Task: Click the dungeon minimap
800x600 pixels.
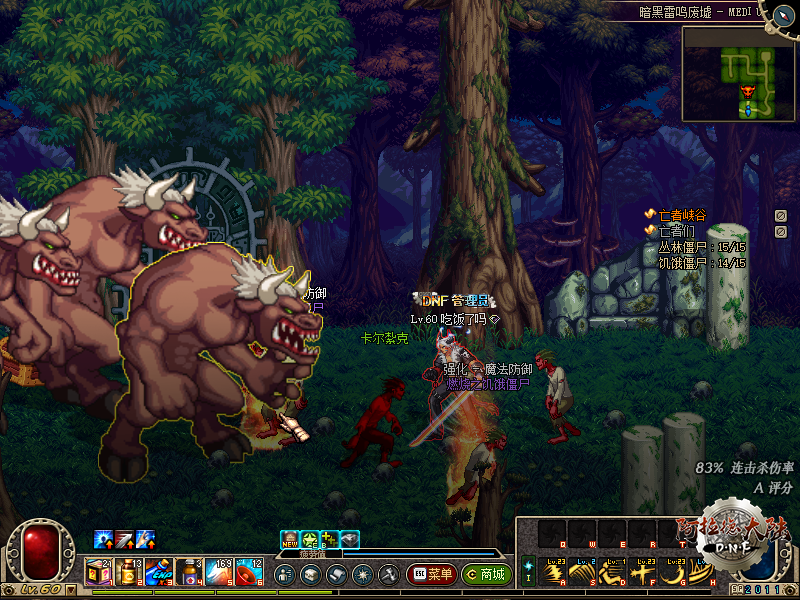Action: click(x=739, y=72)
